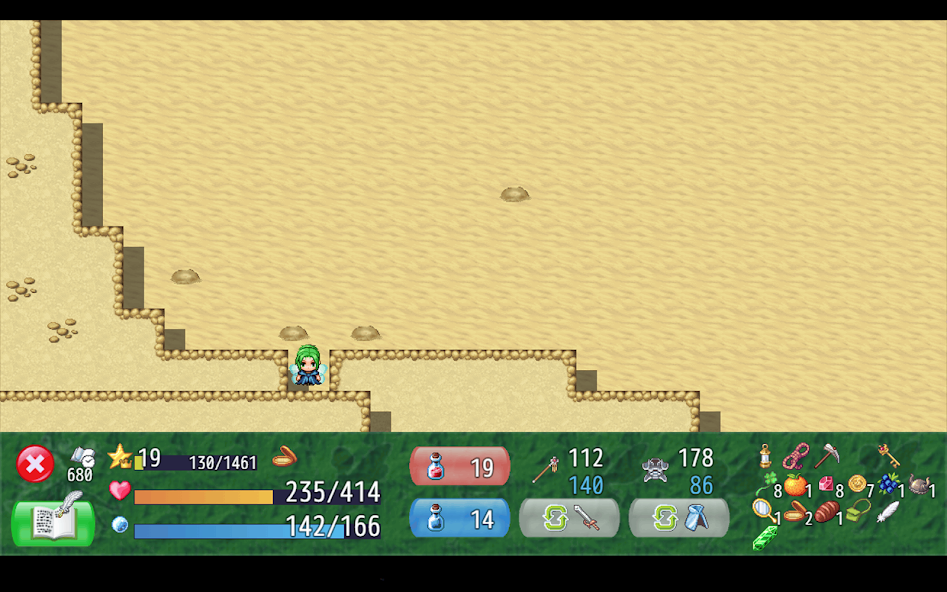The height and width of the screenshot is (592, 947).
Task: Select the lantern item icon
Action: click(x=765, y=456)
